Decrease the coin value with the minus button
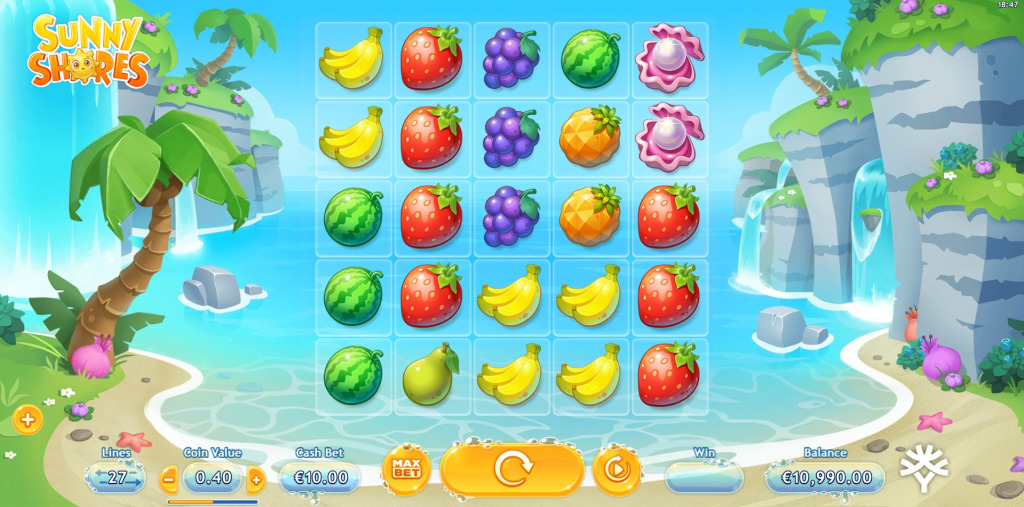 coord(169,479)
